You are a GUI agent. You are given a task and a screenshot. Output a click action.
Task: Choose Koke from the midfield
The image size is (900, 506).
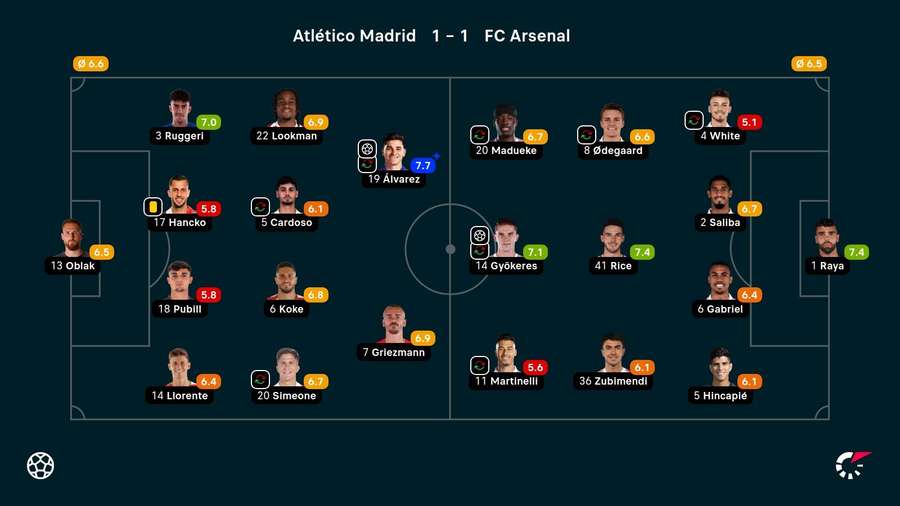[286, 283]
